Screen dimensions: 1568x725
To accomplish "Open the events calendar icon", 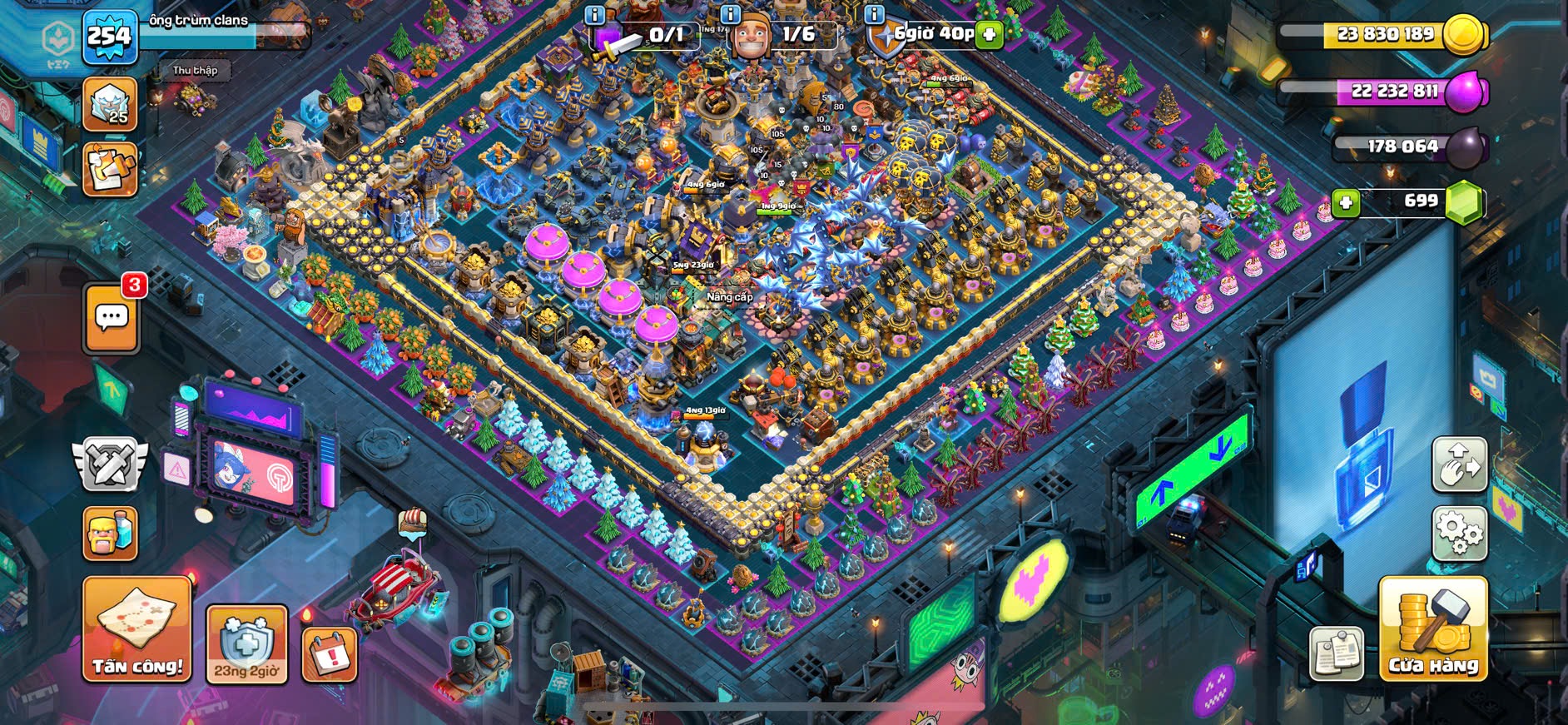I will [330, 653].
